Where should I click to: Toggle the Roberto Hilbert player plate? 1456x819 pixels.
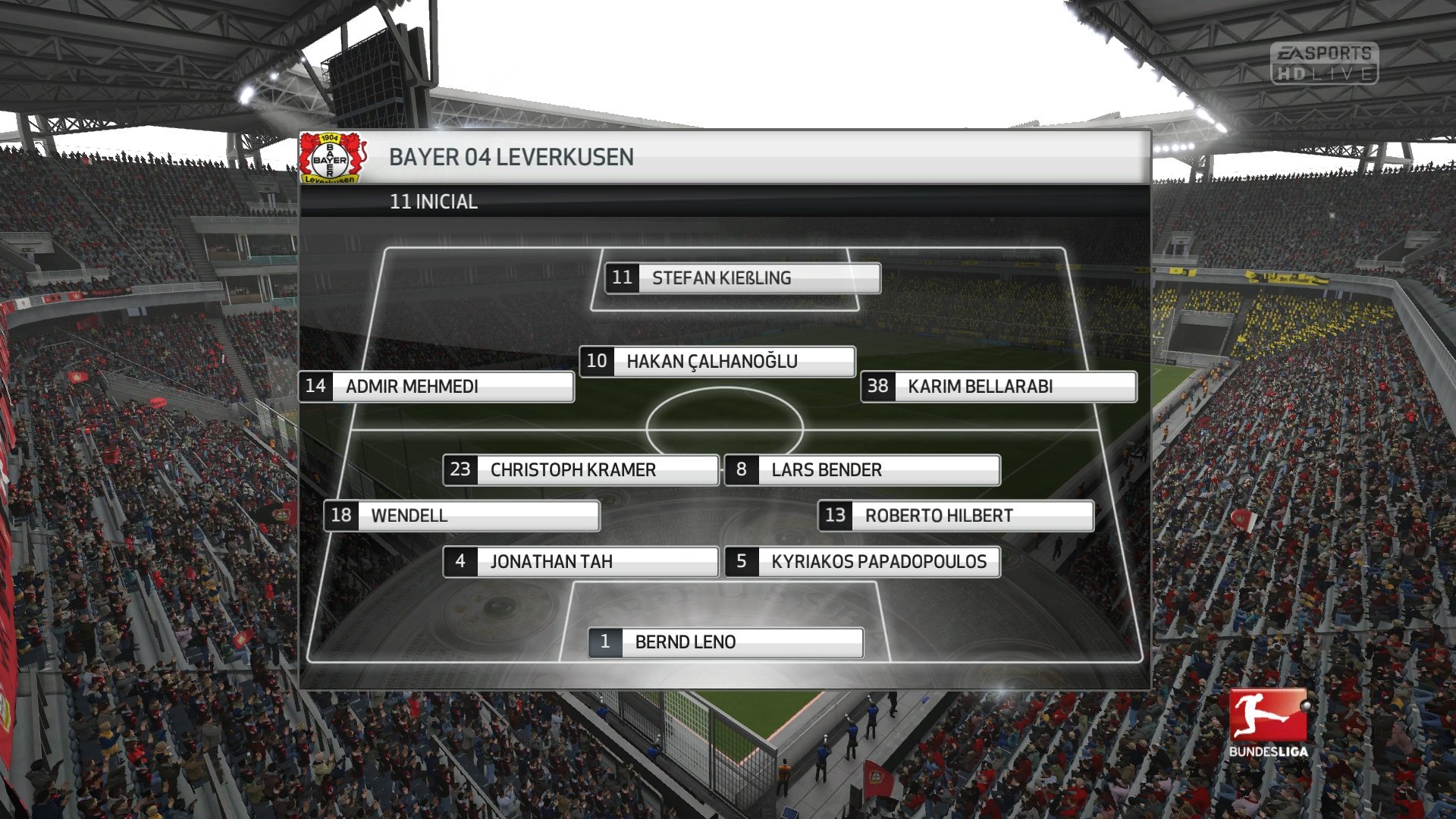point(956,516)
